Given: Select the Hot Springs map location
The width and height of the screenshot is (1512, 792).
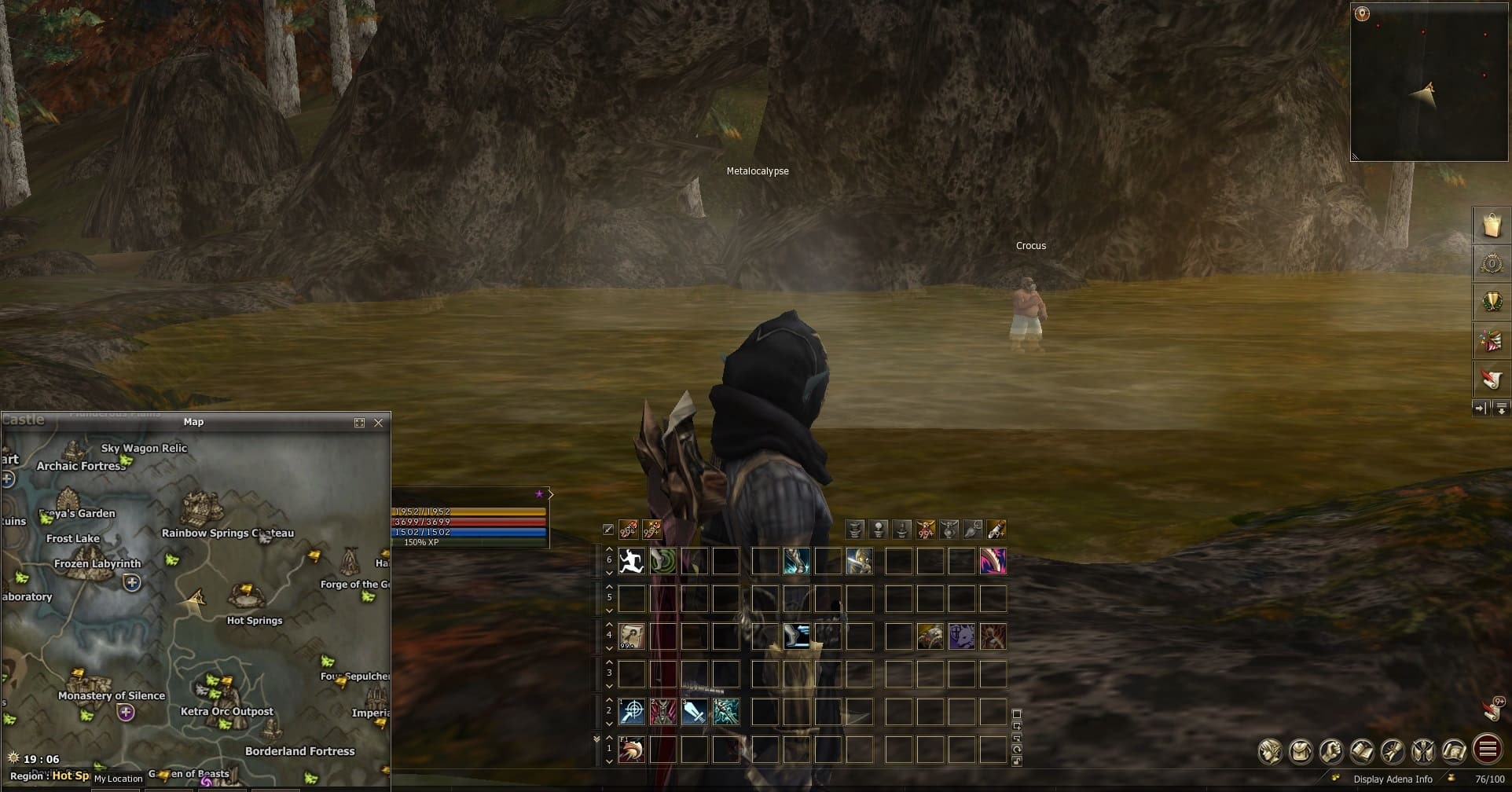Looking at the screenshot, I should [x=246, y=595].
